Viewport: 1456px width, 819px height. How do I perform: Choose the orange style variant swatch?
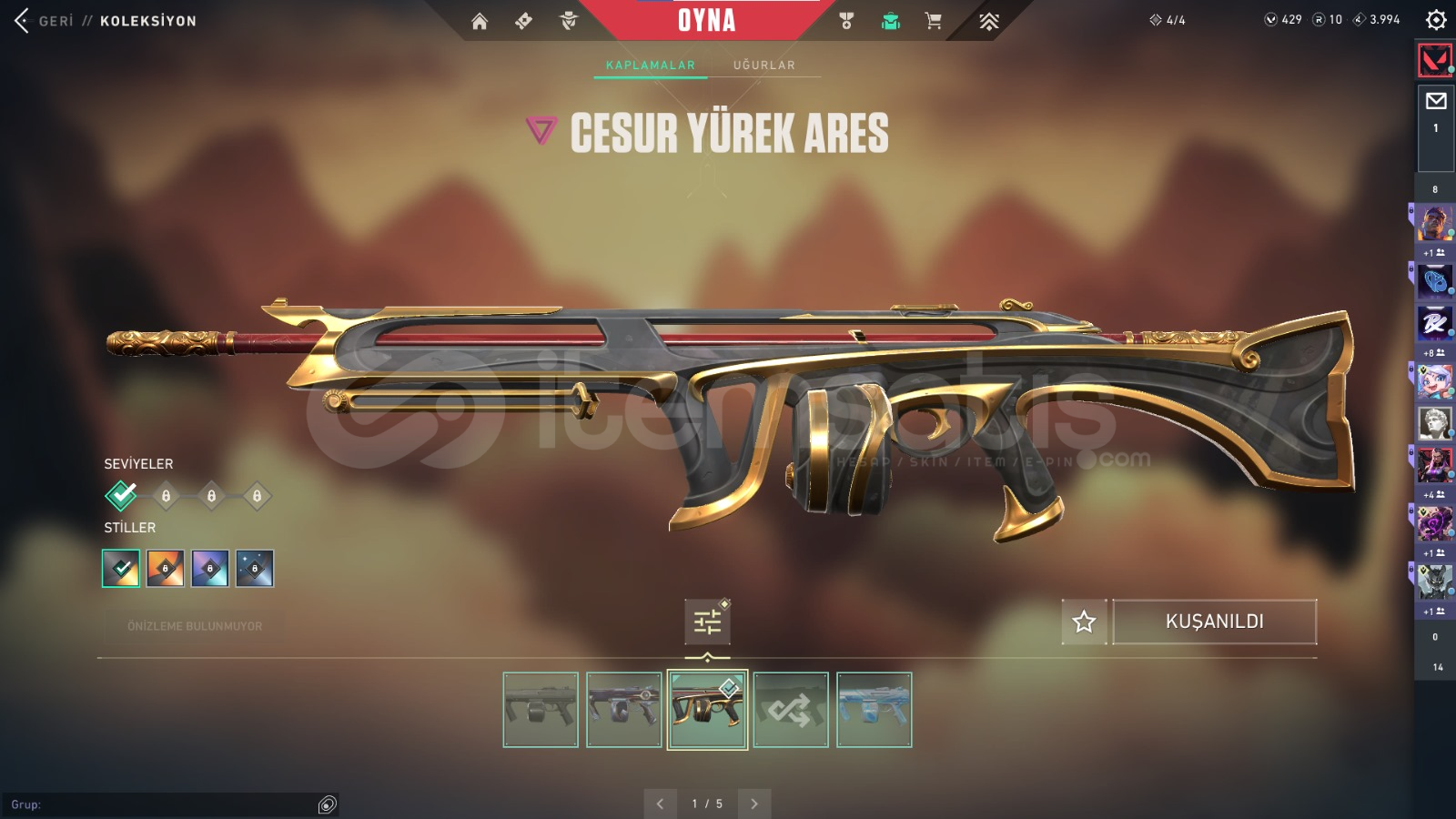pyautogui.click(x=166, y=569)
